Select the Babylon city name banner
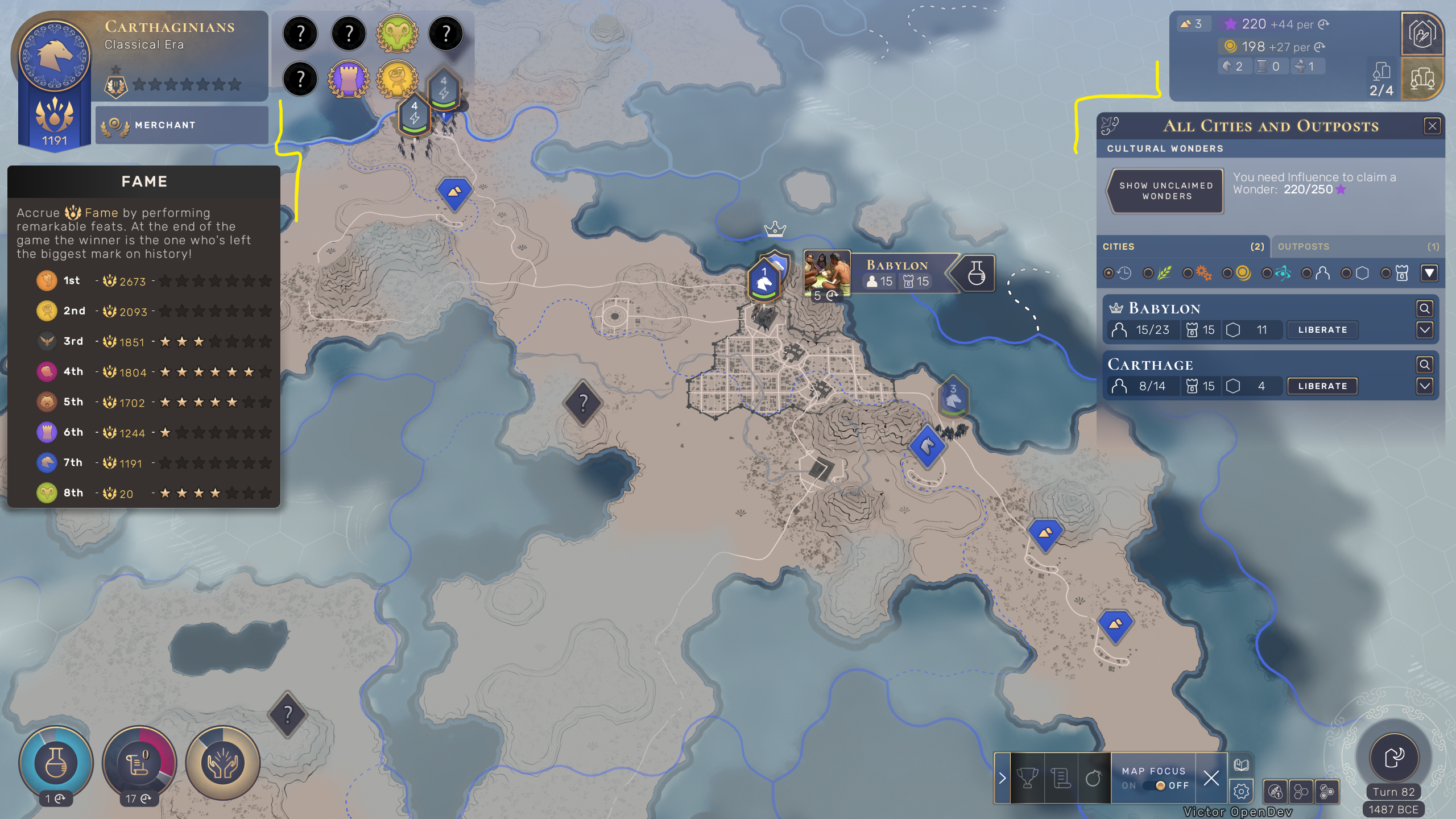1456x819 pixels. pyautogui.click(x=897, y=266)
